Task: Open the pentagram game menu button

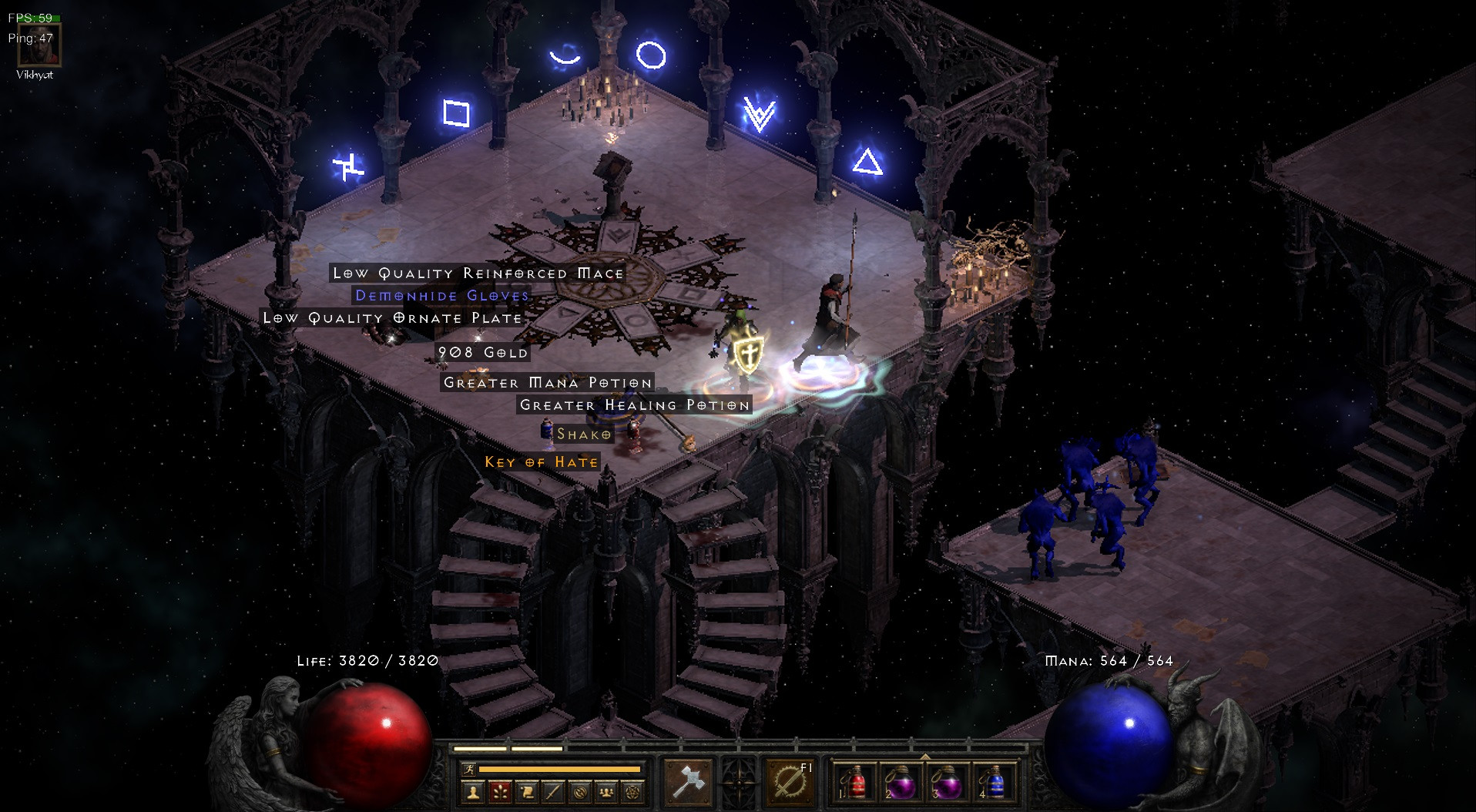Action: point(632,791)
